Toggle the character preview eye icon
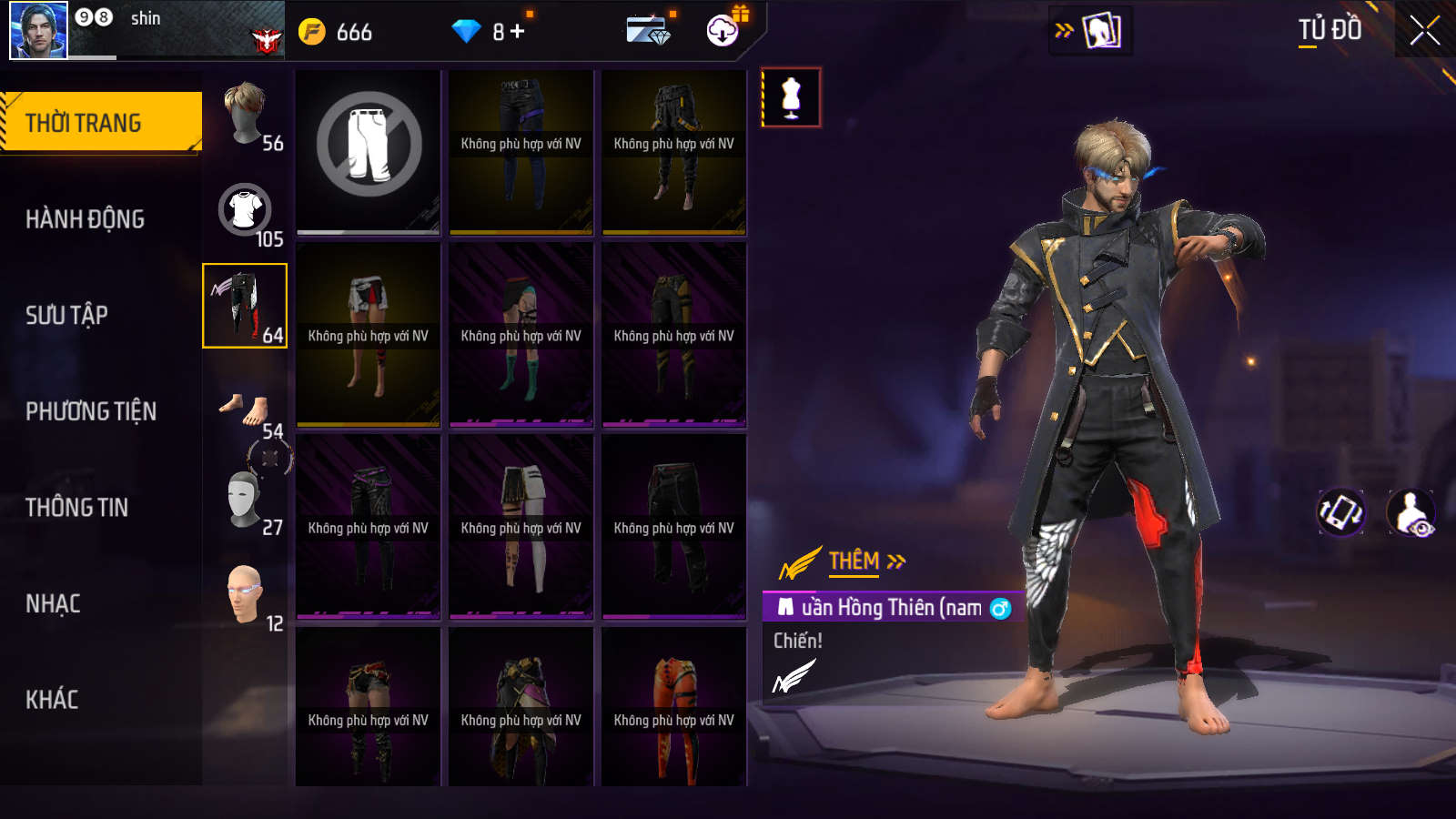 [x=1410, y=512]
